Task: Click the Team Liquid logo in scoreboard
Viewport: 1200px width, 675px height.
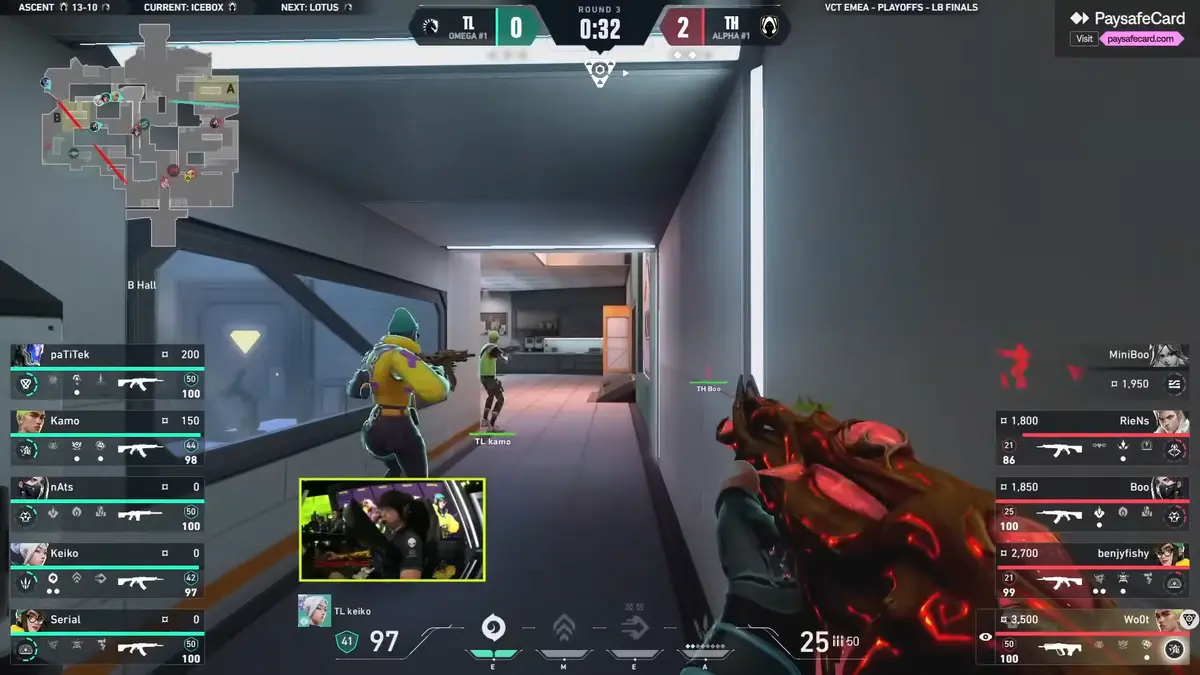Action: [x=431, y=27]
